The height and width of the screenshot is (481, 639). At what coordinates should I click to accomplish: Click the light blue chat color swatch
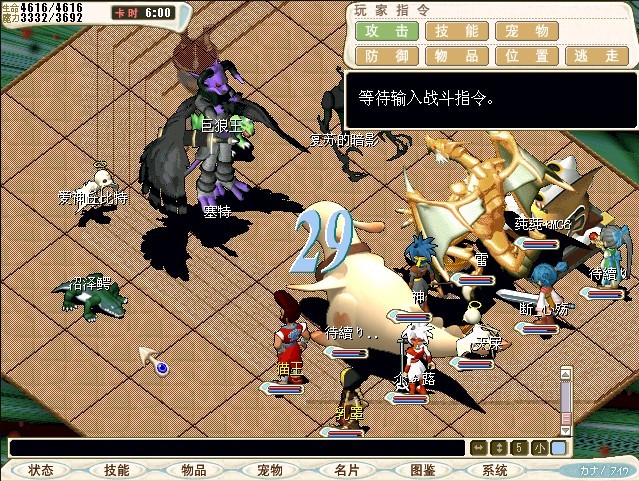click(558, 448)
